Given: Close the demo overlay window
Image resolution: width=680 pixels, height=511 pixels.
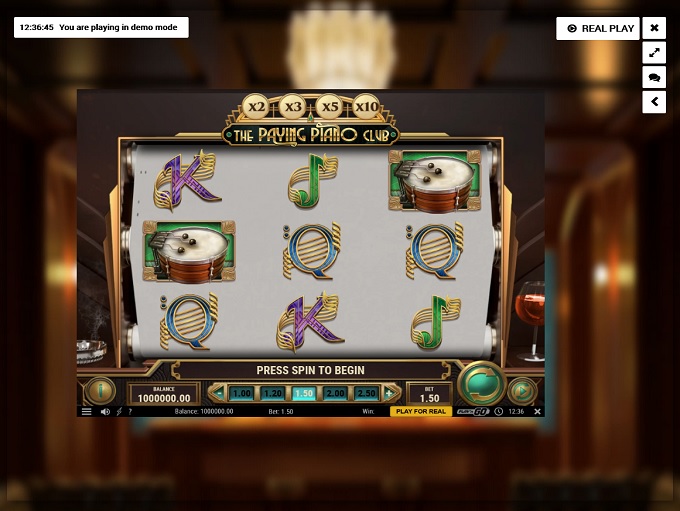Looking at the screenshot, I should tap(654, 28).
